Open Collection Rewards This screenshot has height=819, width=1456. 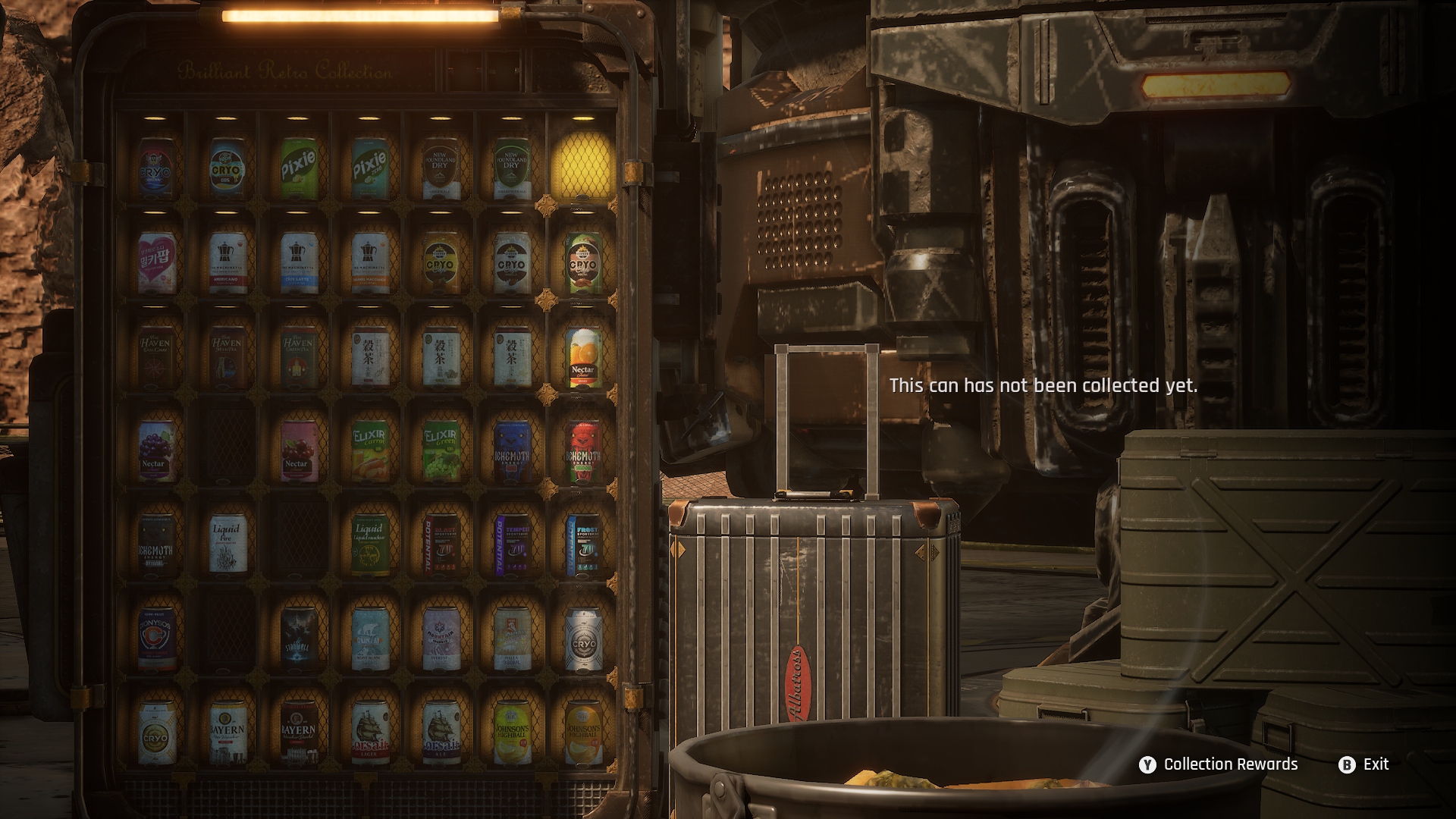pyautogui.click(x=1218, y=764)
